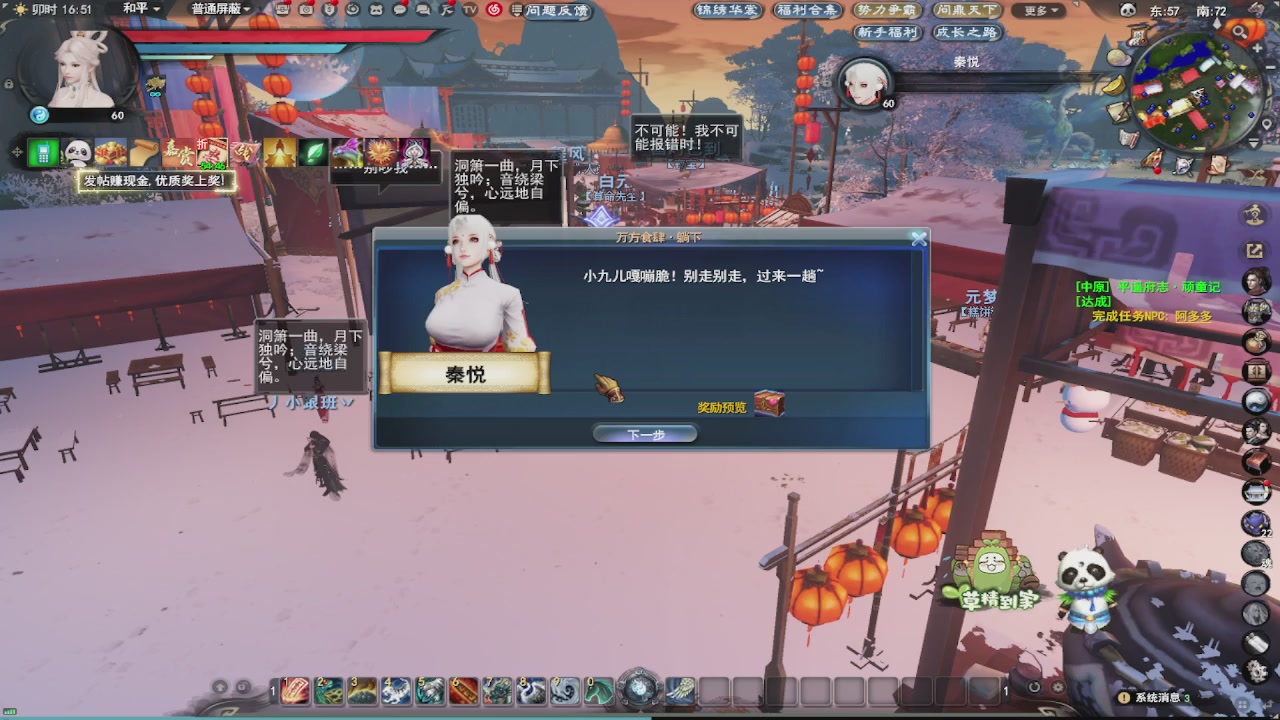Select the green leaf skill icon
This screenshot has width=1280, height=720.
tap(313, 153)
